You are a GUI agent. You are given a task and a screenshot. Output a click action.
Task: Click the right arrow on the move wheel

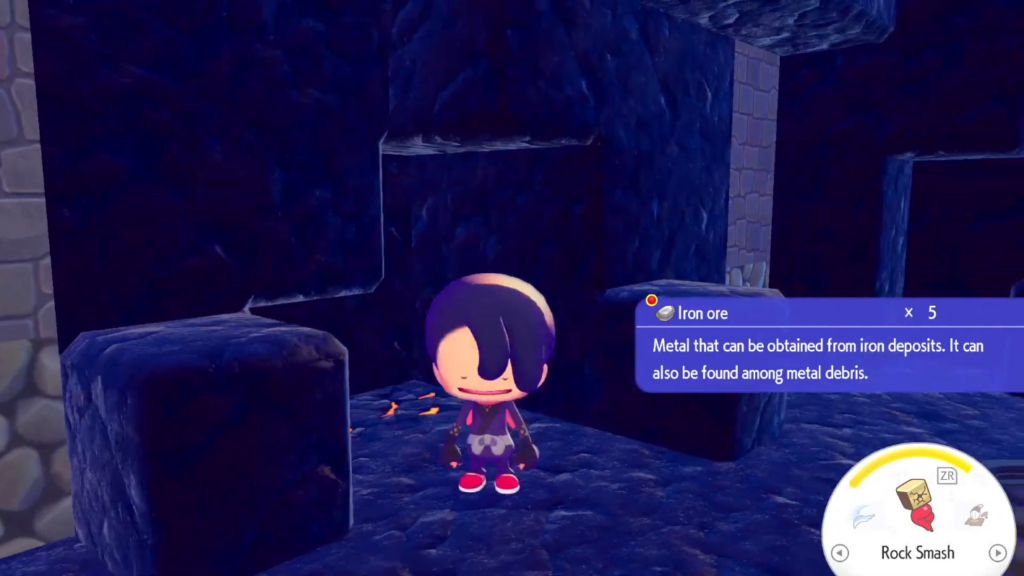[996, 553]
